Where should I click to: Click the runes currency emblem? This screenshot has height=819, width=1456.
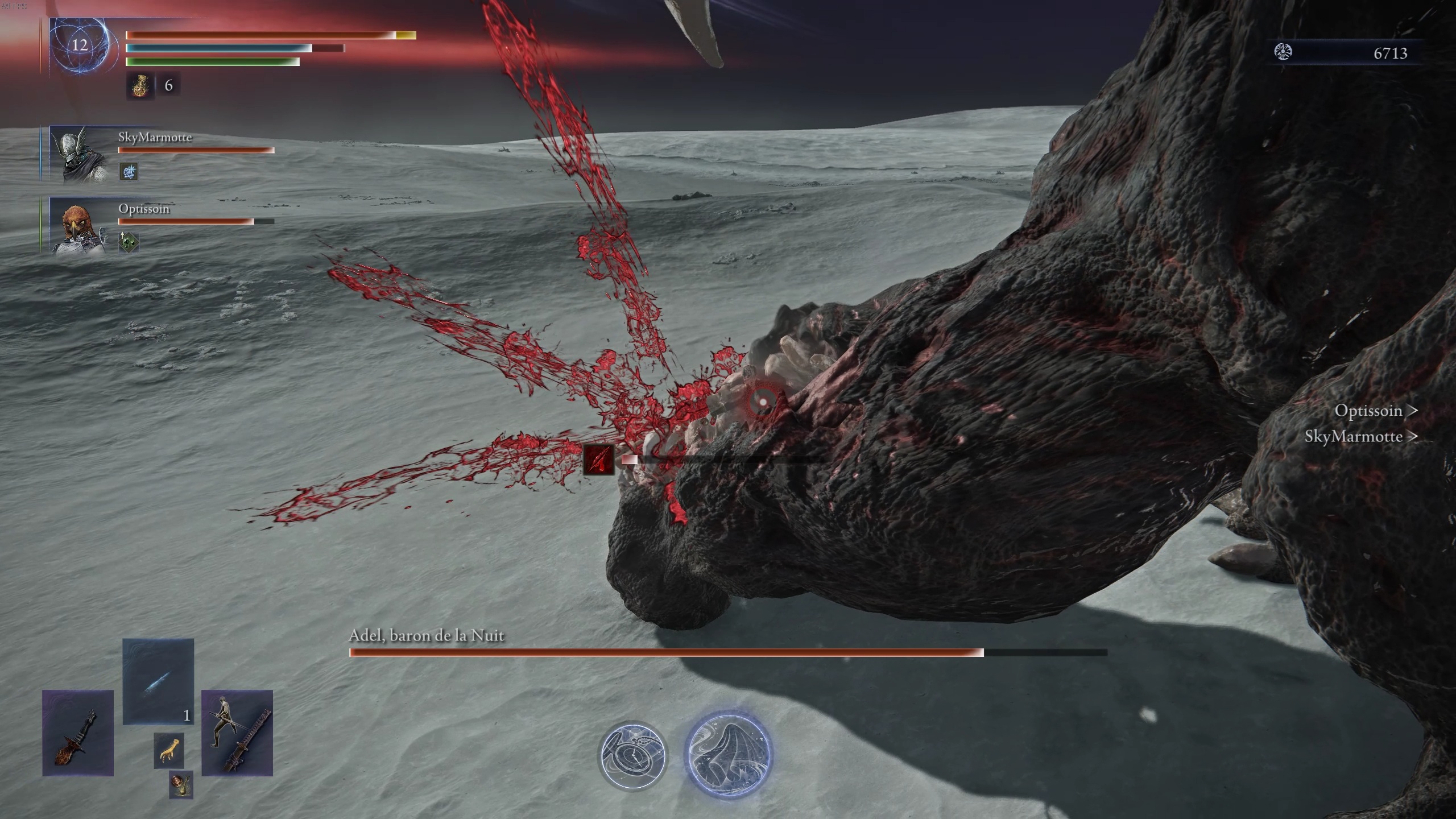[x=1283, y=52]
